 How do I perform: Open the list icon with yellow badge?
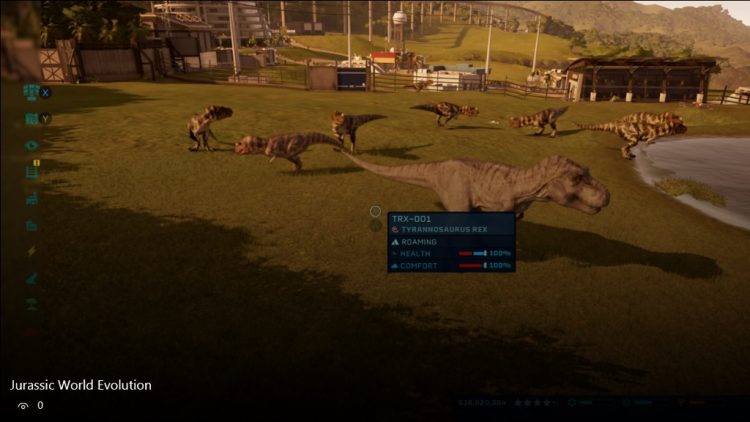click(32, 171)
